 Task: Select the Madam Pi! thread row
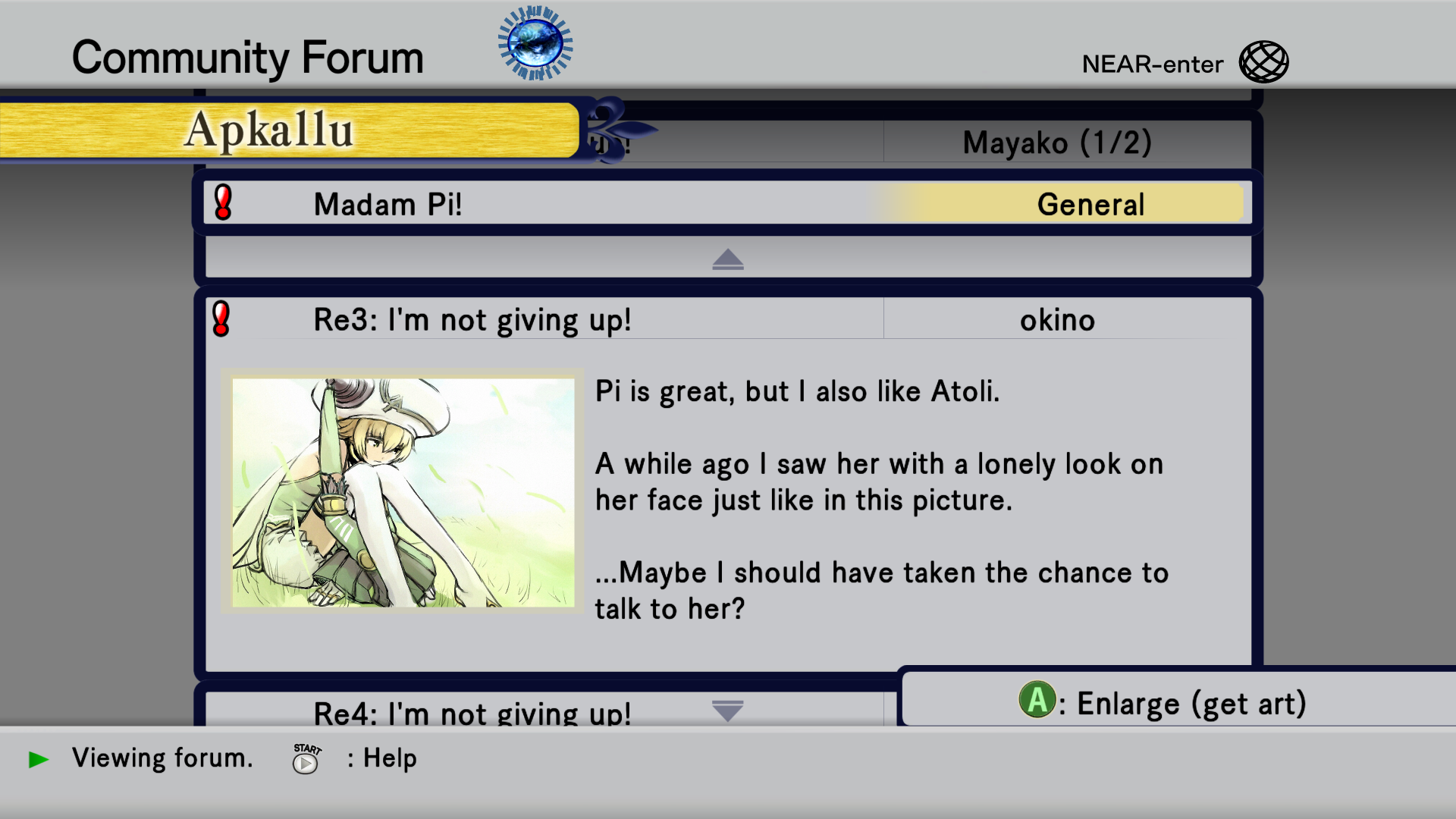[x=531, y=204]
